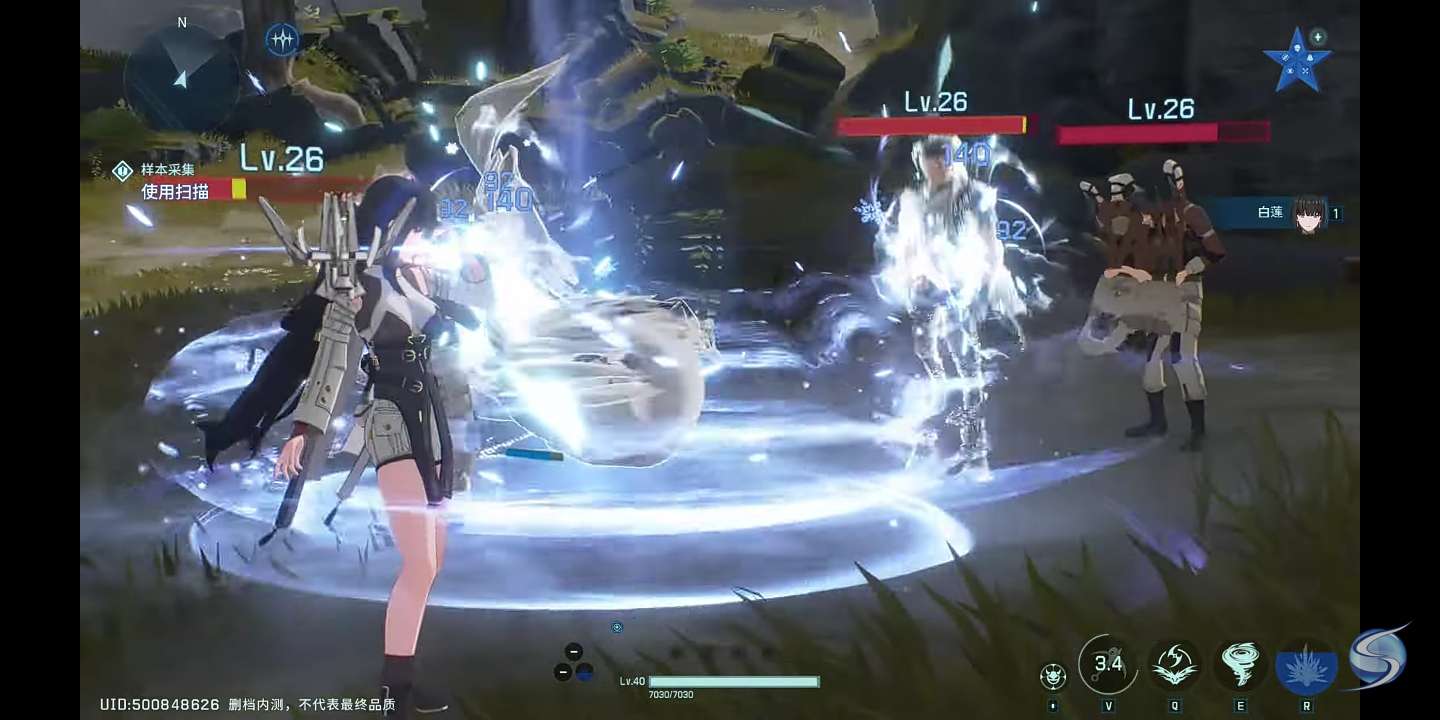Cast the tornado E skill
The height and width of the screenshot is (720, 1440).
coord(1241,664)
